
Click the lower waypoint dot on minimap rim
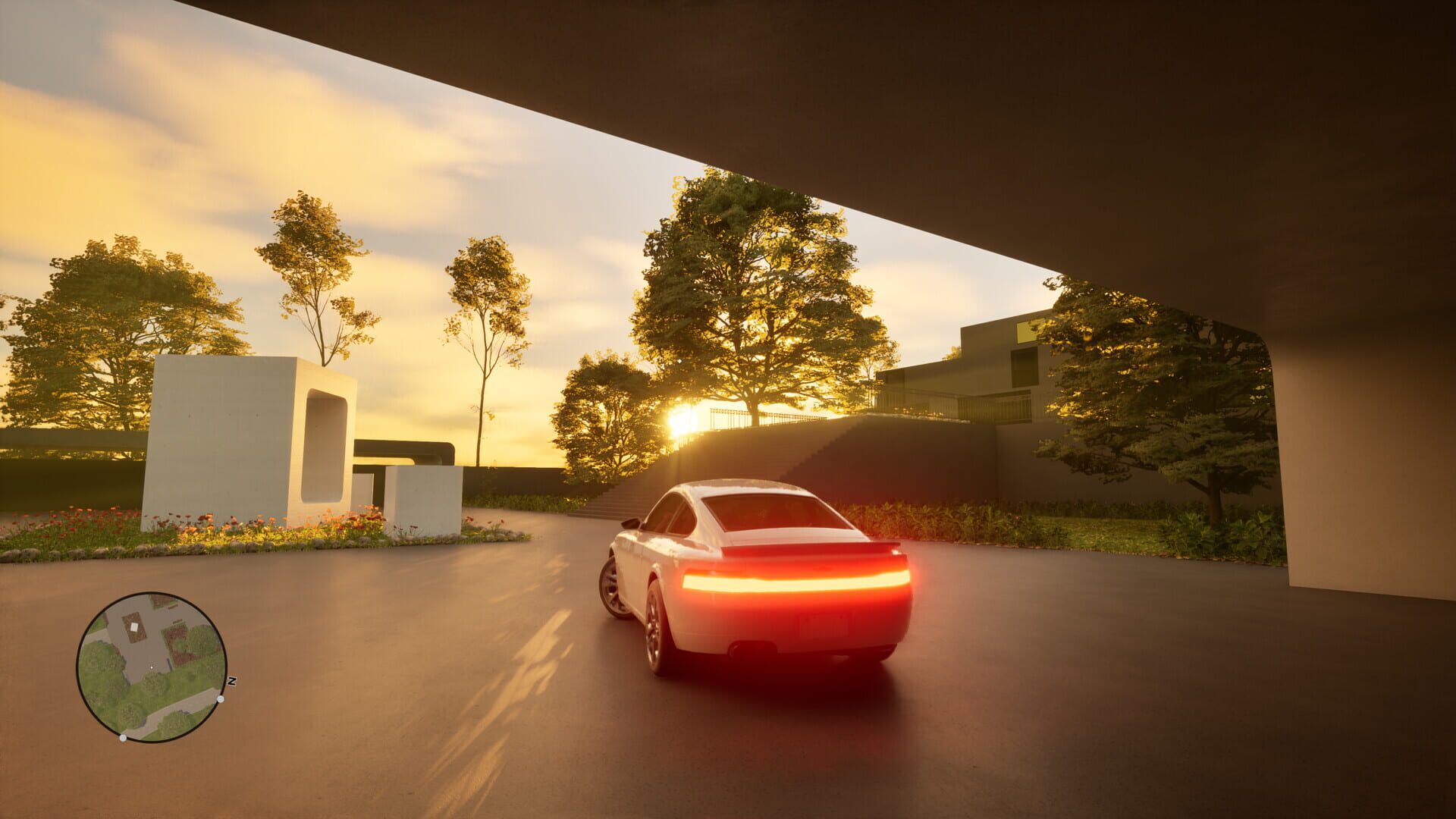(123, 737)
